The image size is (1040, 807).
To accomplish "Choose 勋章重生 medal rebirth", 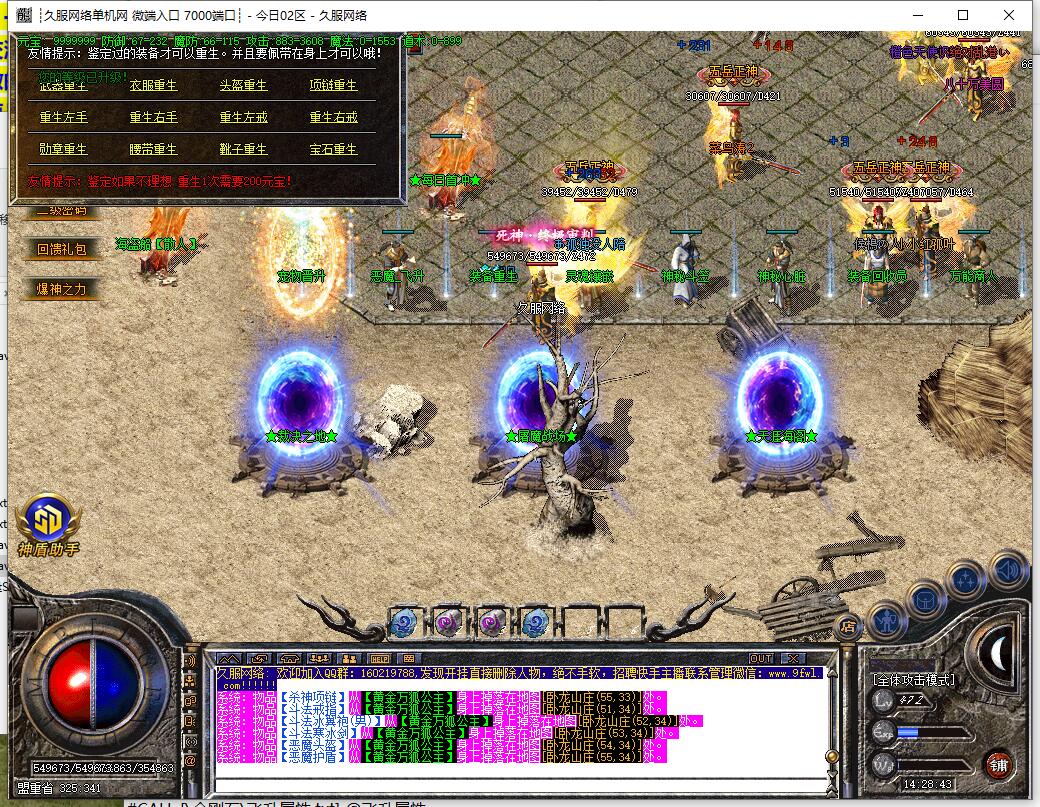I will pos(64,149).
